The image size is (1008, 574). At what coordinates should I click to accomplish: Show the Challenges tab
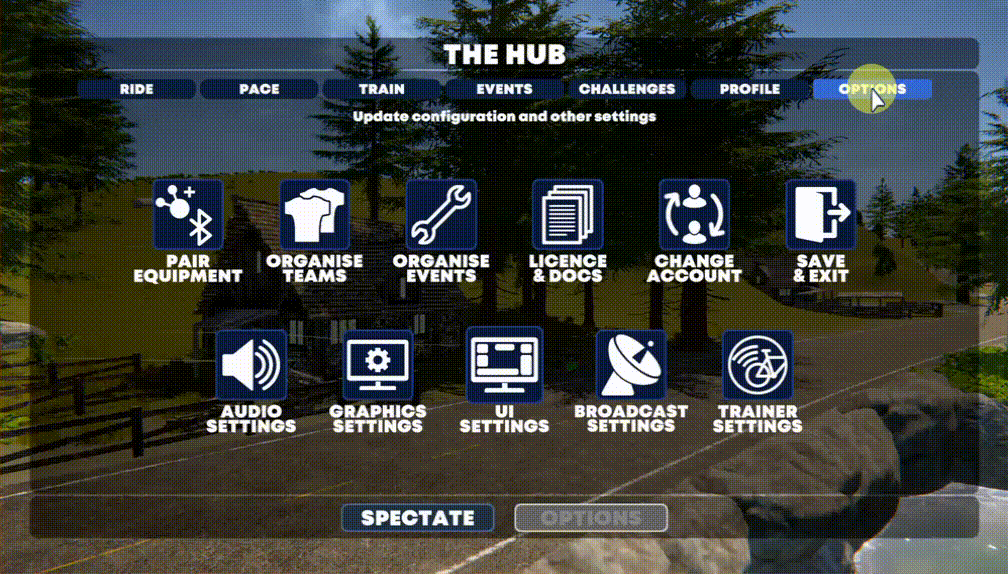[627, 89]
